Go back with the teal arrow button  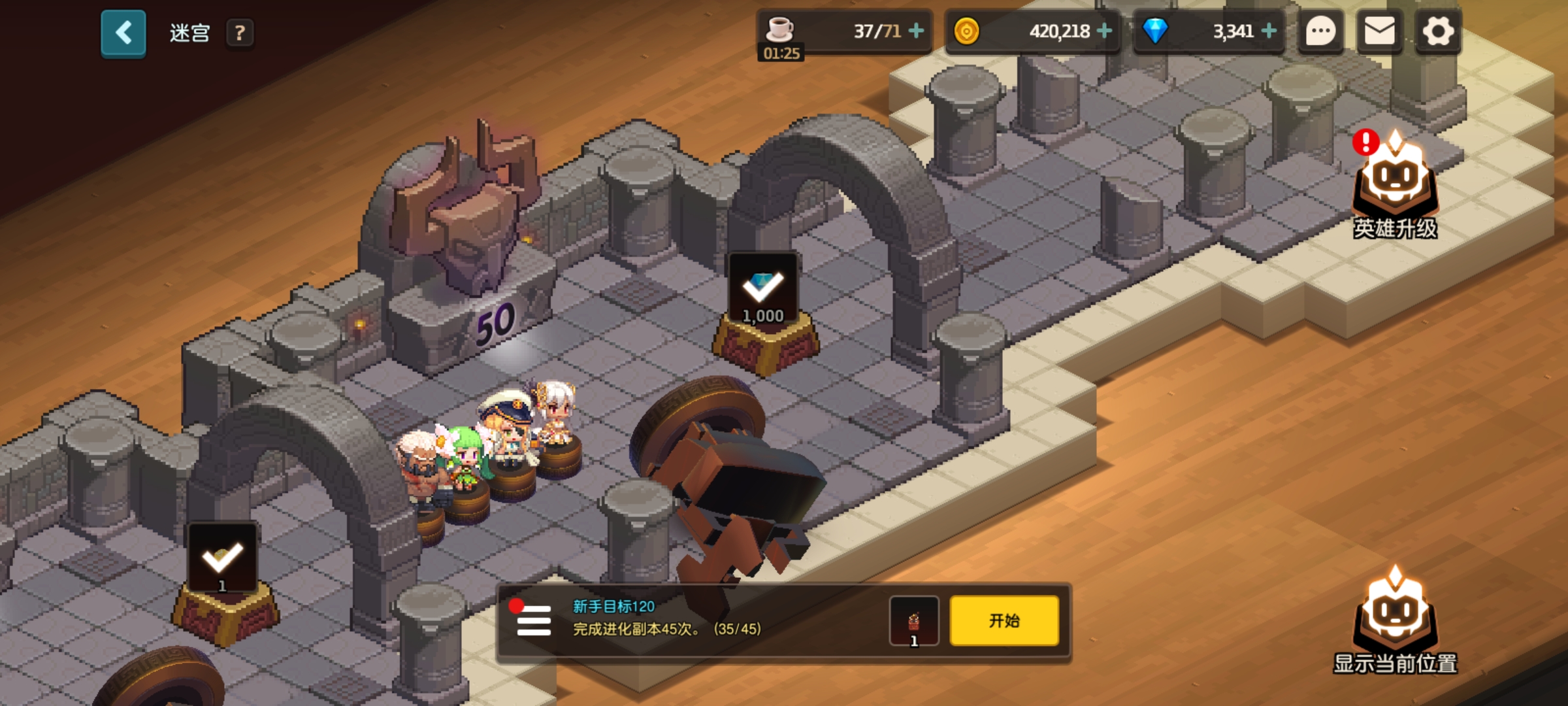click(123, 33)
